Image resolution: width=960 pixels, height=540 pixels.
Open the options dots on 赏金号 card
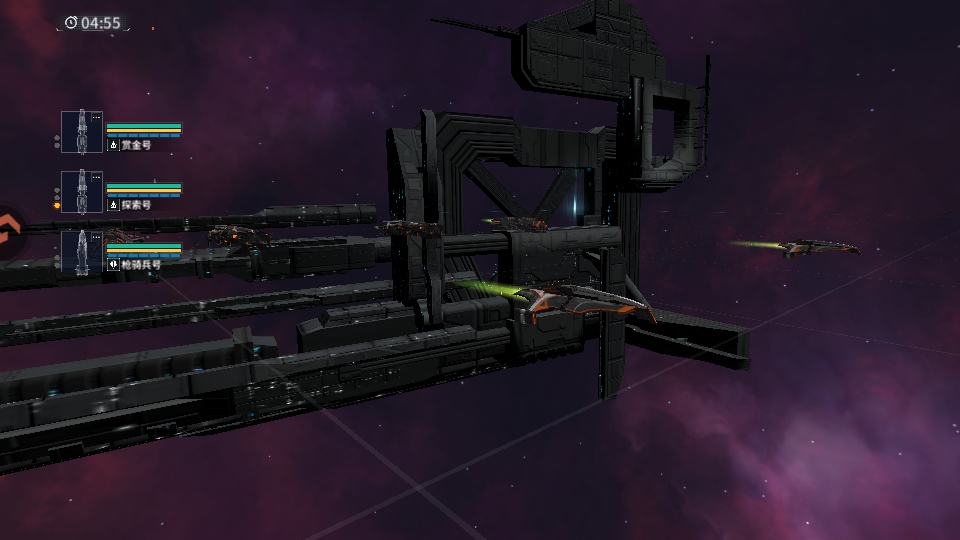(x=96, y=118)
